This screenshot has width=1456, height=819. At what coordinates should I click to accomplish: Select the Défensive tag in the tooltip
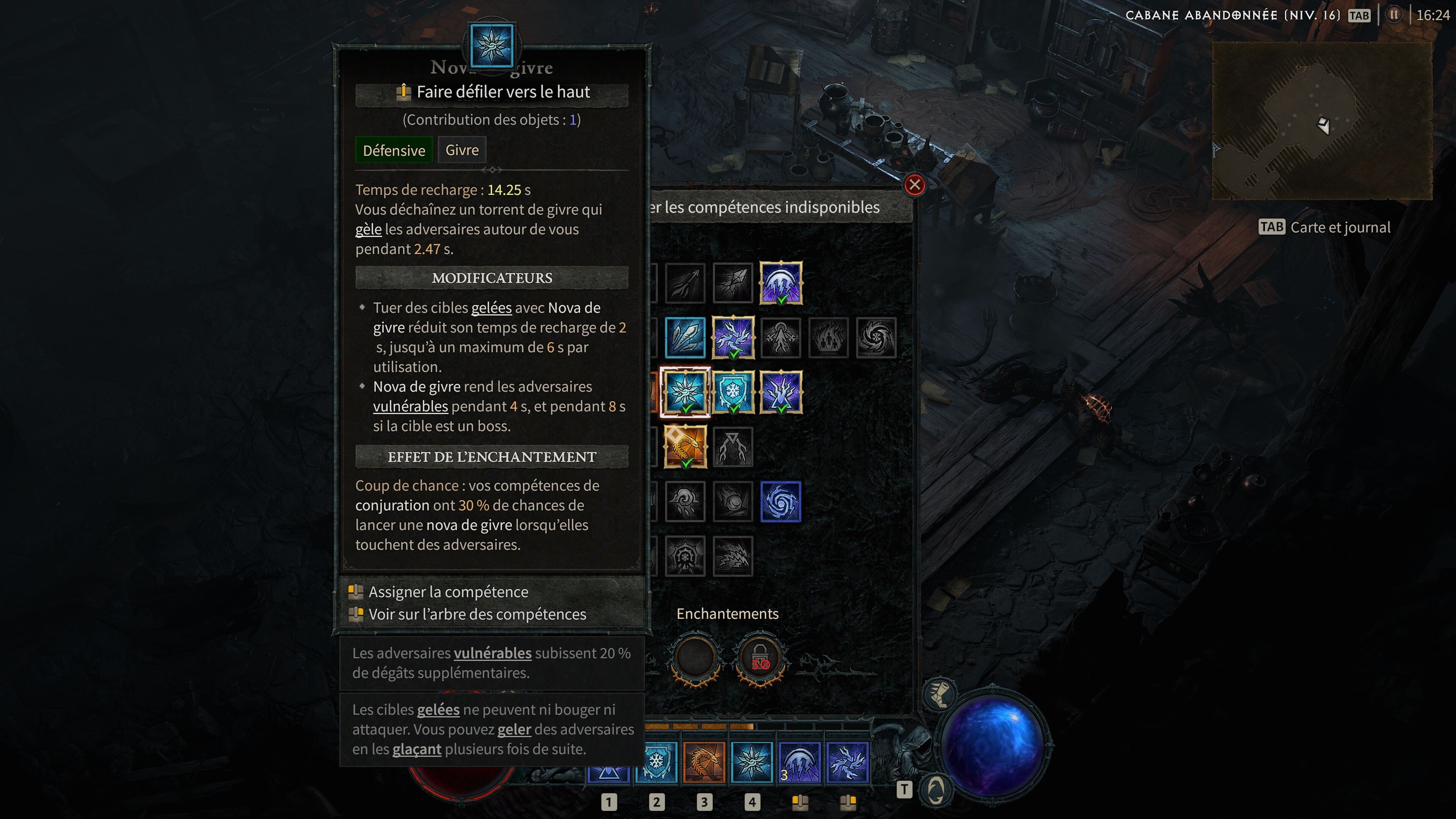tap(394, 150)
